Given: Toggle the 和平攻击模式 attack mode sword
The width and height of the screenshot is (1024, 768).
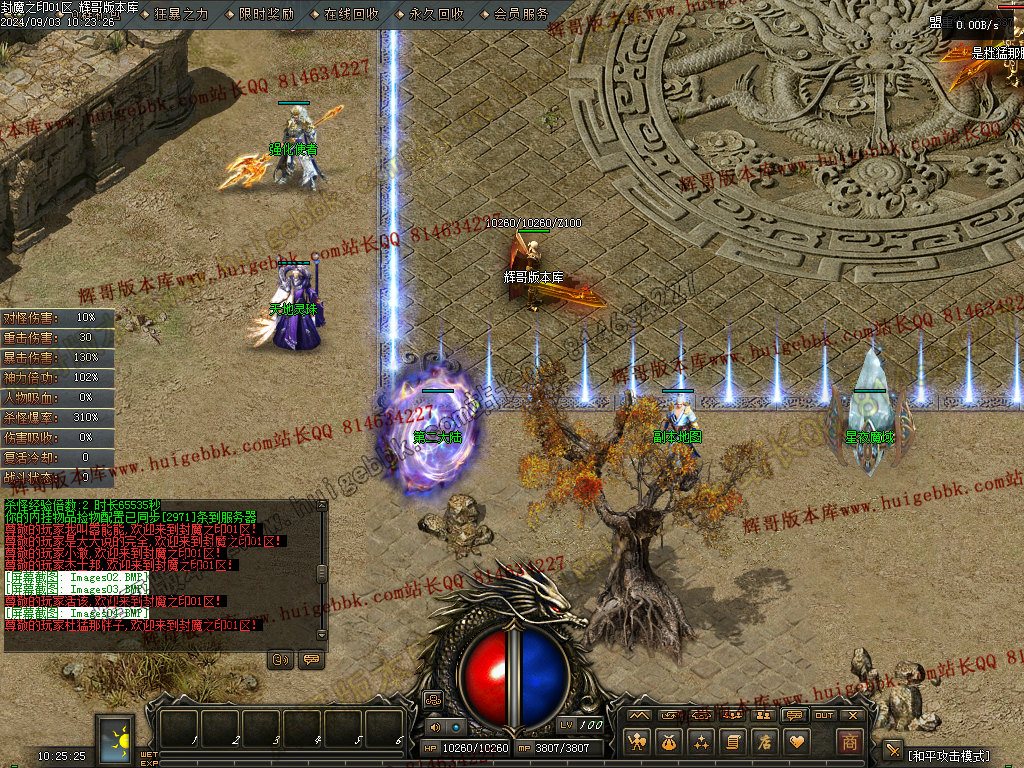Looking at the screenshot, I should click(x=894, y=752).
